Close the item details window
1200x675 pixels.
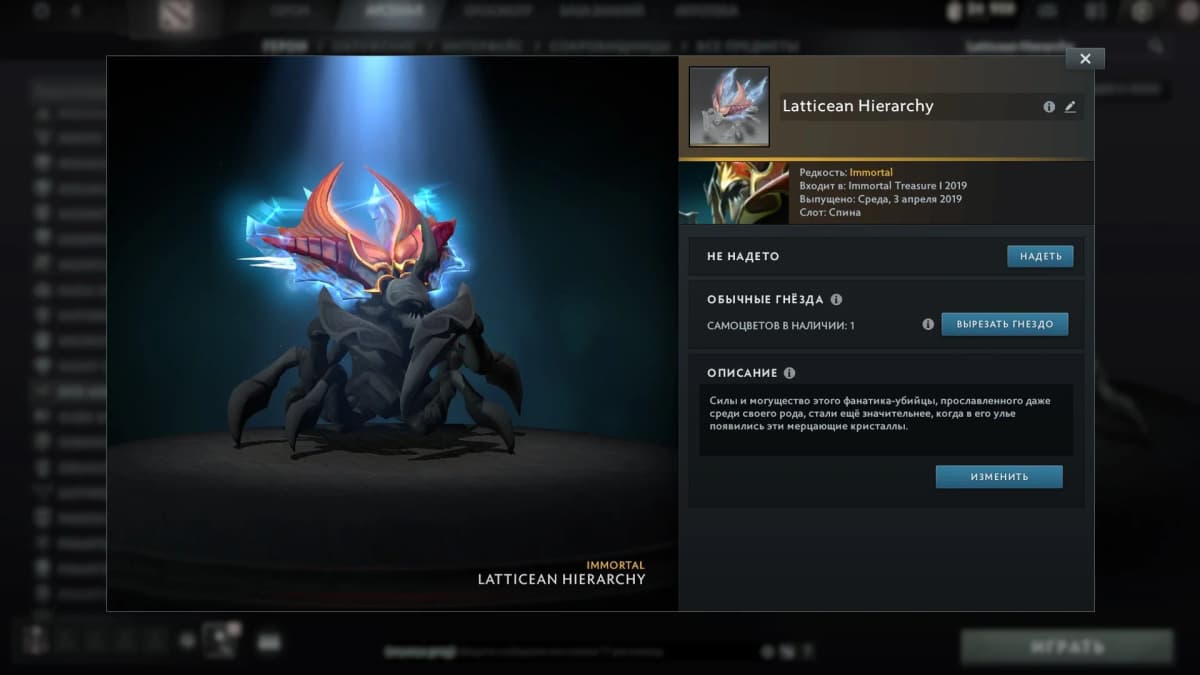coord(1085,58)
